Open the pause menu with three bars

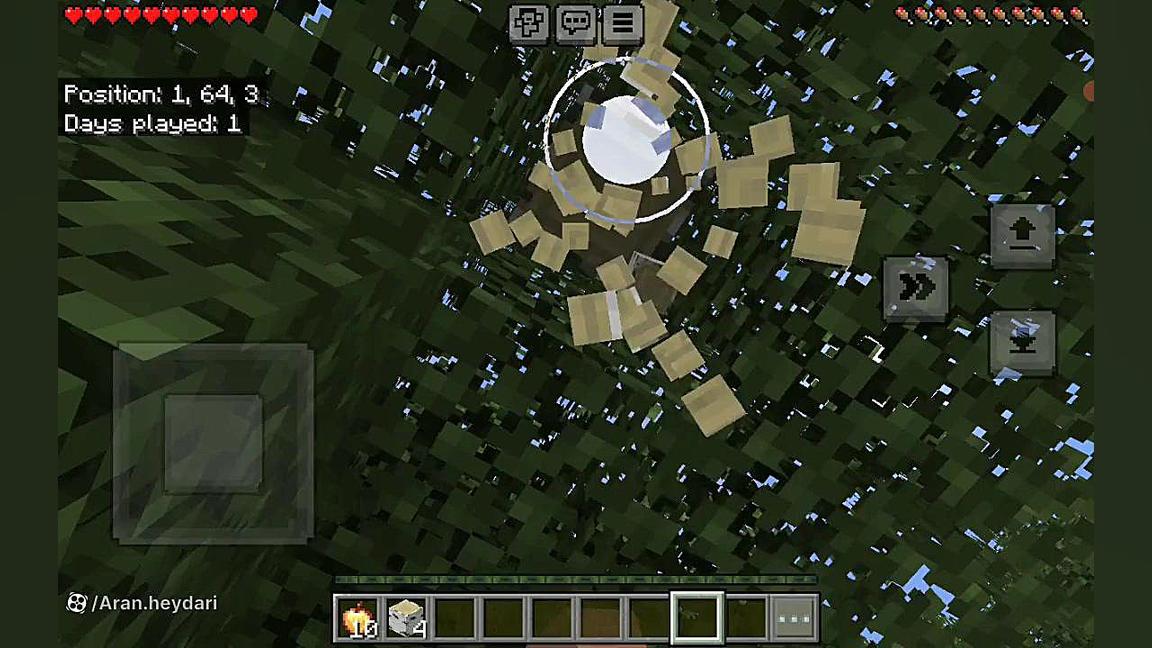[x=622, y=24]
